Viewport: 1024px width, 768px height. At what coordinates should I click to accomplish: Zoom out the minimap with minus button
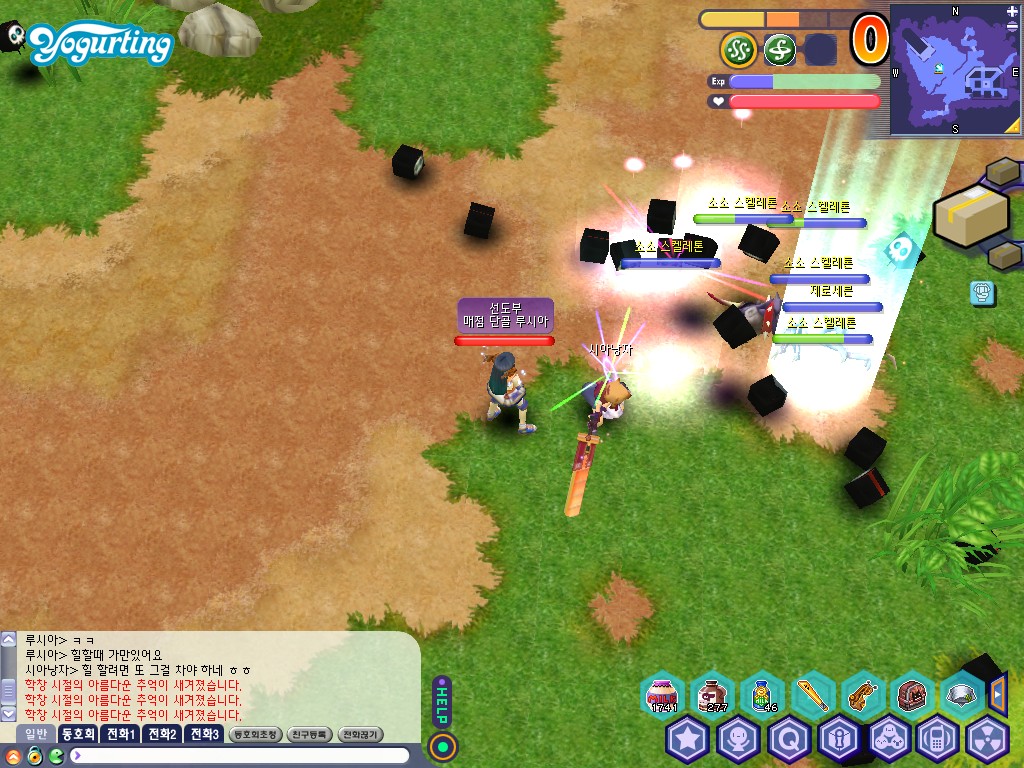click(1012, 27)
